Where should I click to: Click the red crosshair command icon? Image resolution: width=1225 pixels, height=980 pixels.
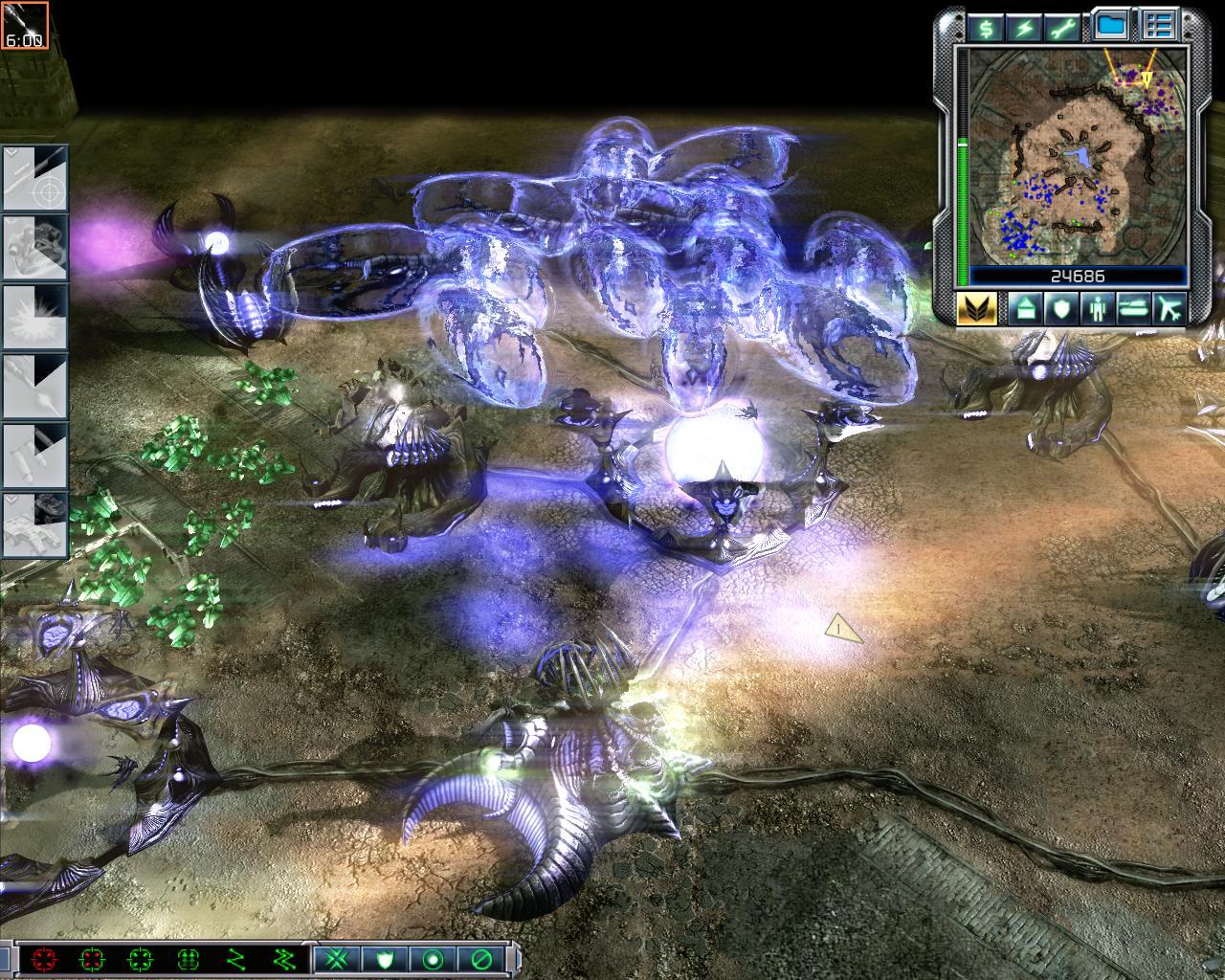(x=42, y=958)
